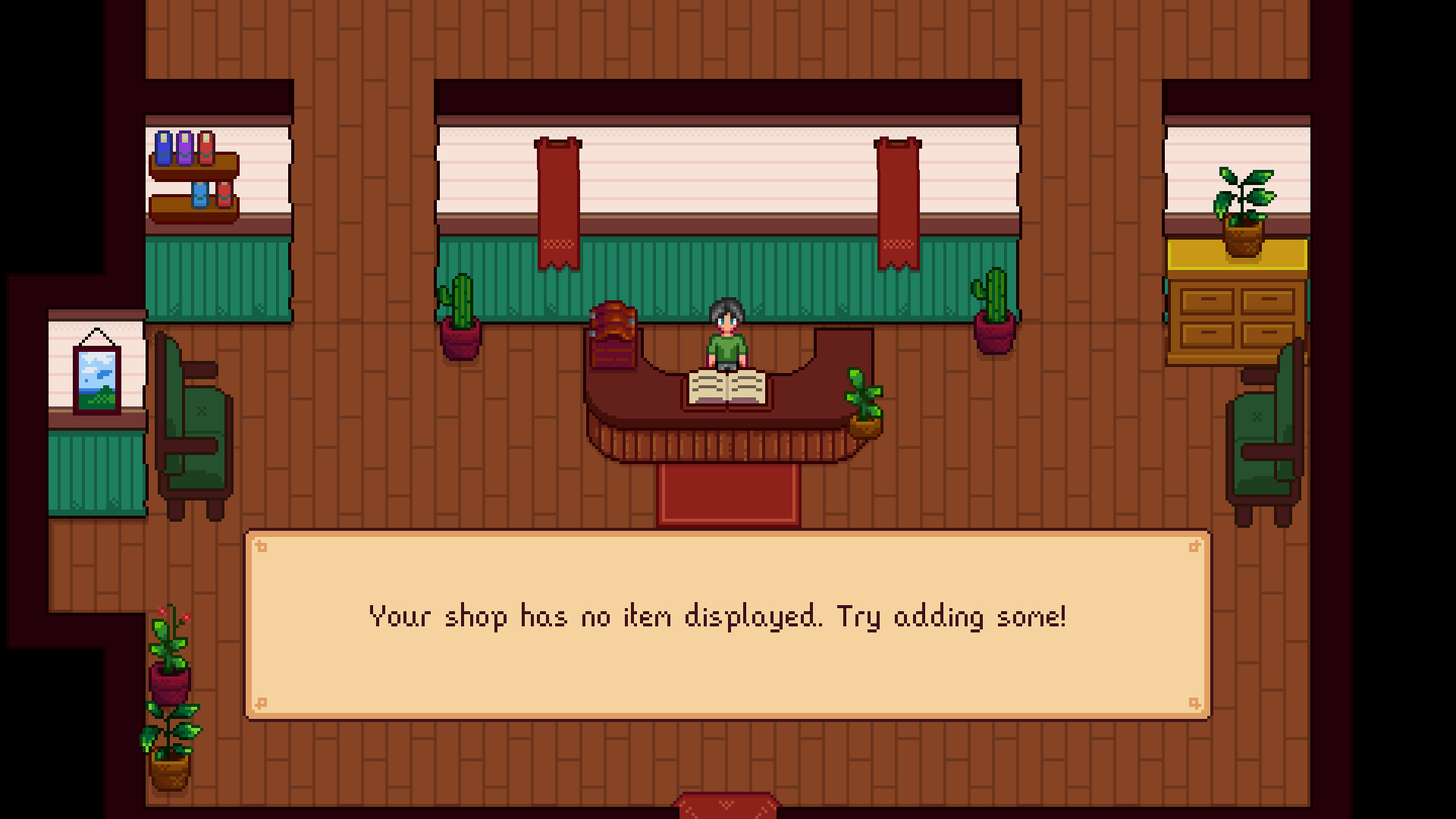
Task: Click the blue book on the top shelf
Action: tap(163, 148)
